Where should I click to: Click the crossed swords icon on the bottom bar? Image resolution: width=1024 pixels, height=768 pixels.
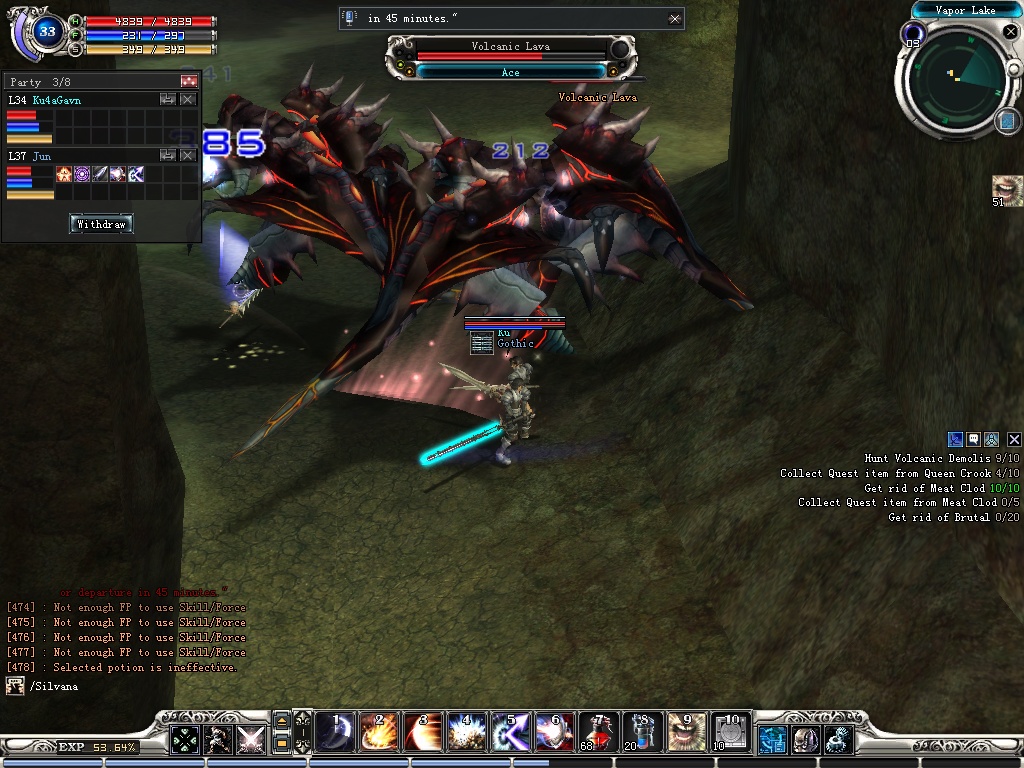[250, 739]
